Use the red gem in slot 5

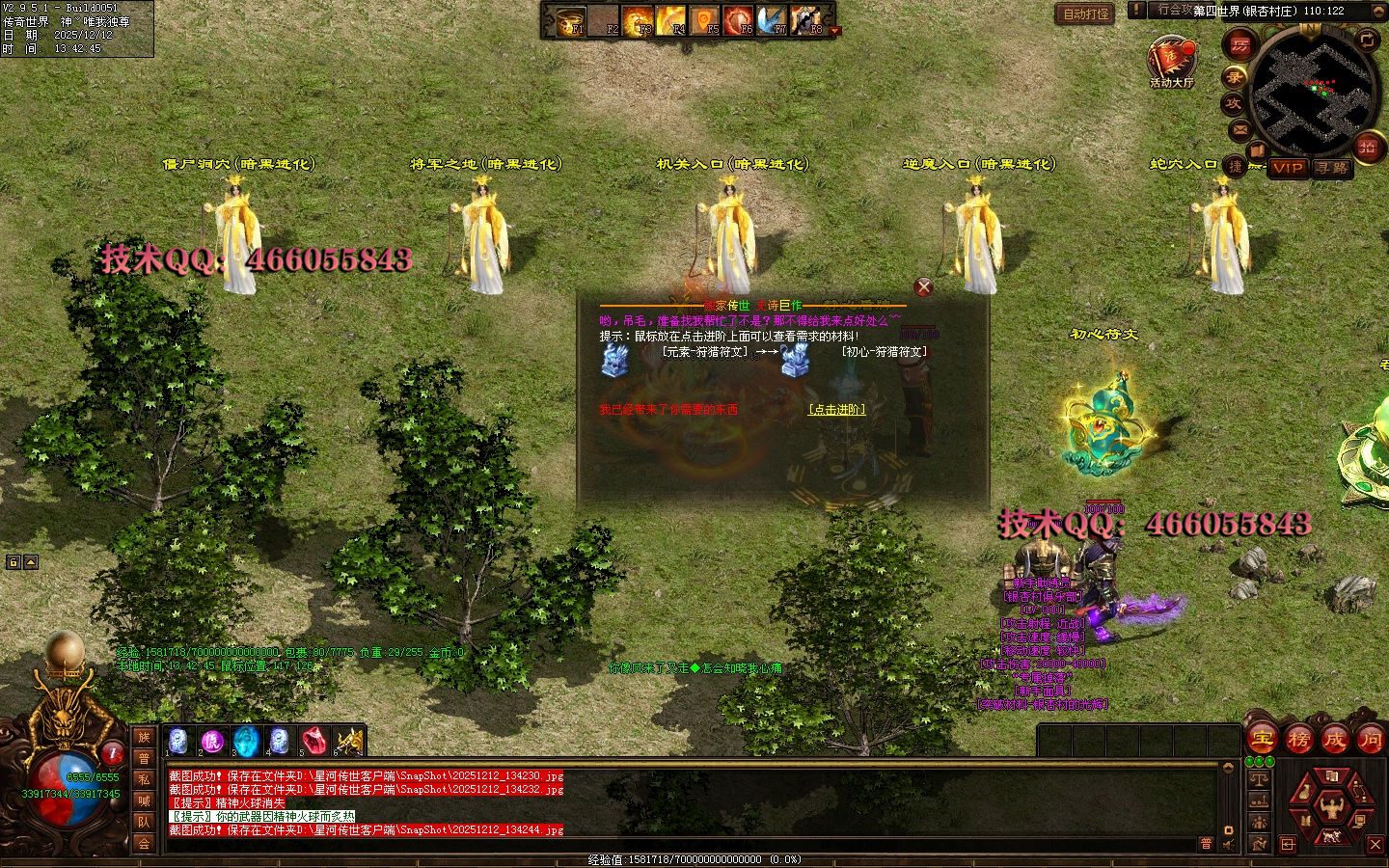(x=313, y=742)
